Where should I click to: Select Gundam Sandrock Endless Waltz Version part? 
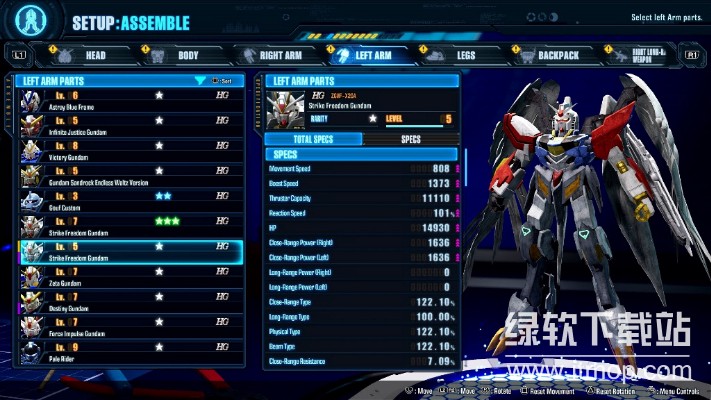130,175
